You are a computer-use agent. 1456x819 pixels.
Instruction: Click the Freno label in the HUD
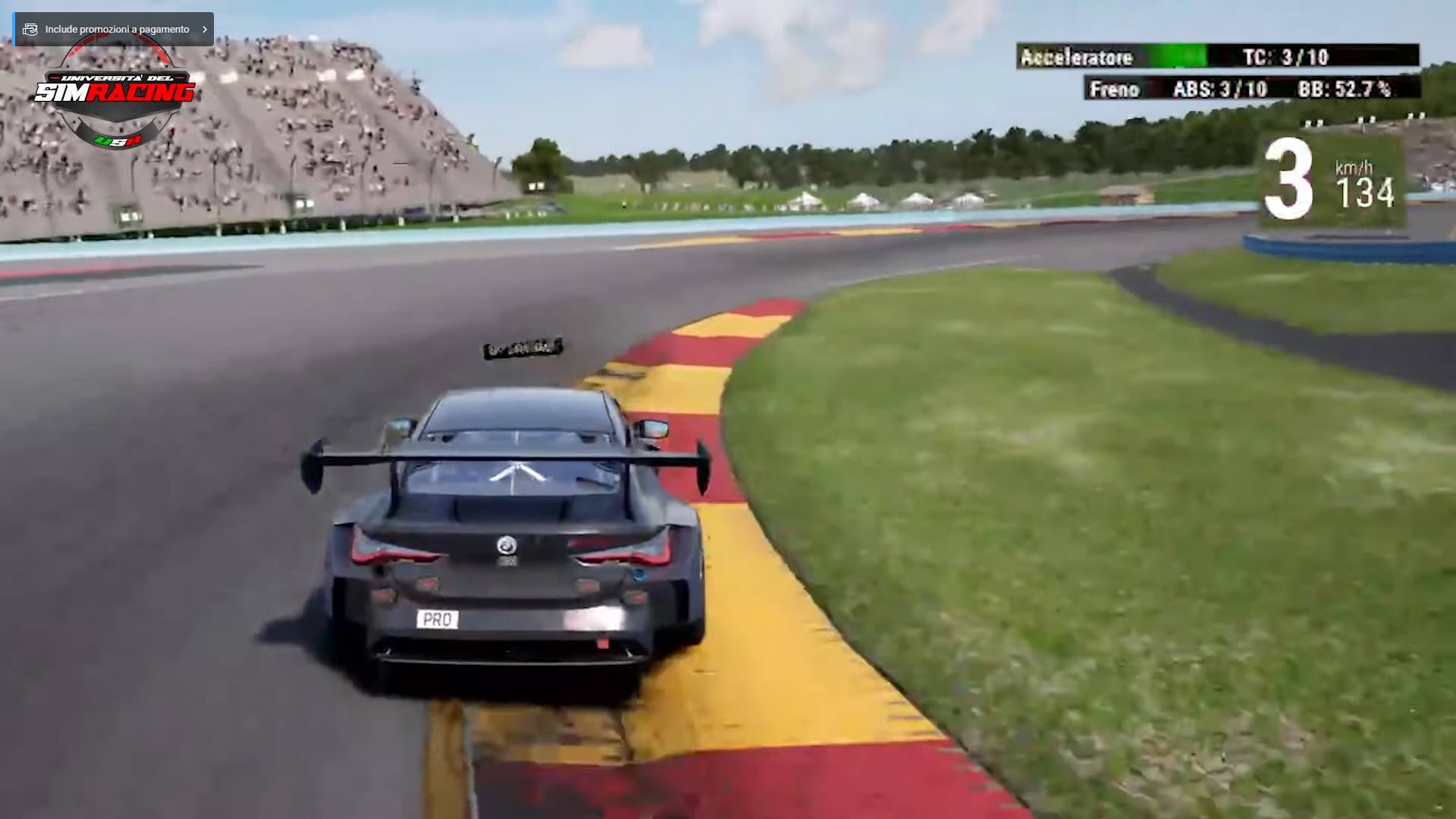point(1113,89)
